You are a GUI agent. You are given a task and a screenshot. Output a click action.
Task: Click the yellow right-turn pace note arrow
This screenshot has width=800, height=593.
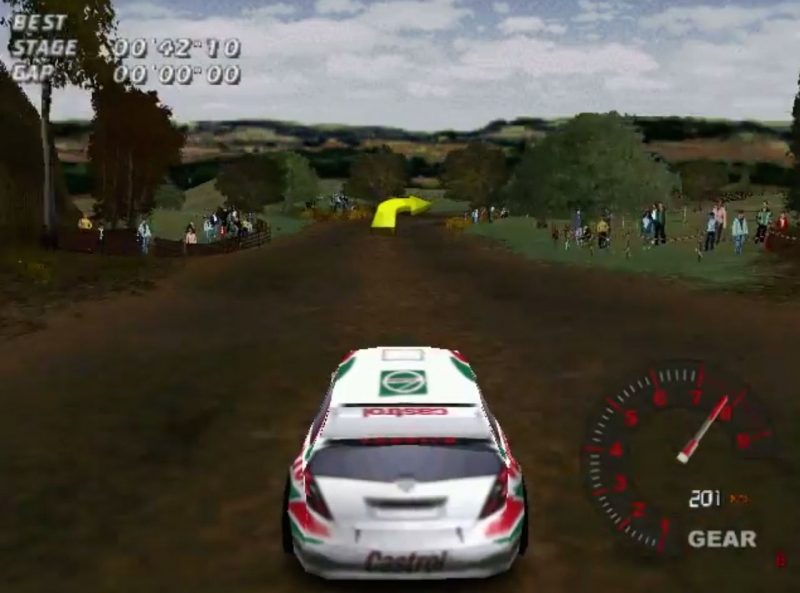pos(398,211)
